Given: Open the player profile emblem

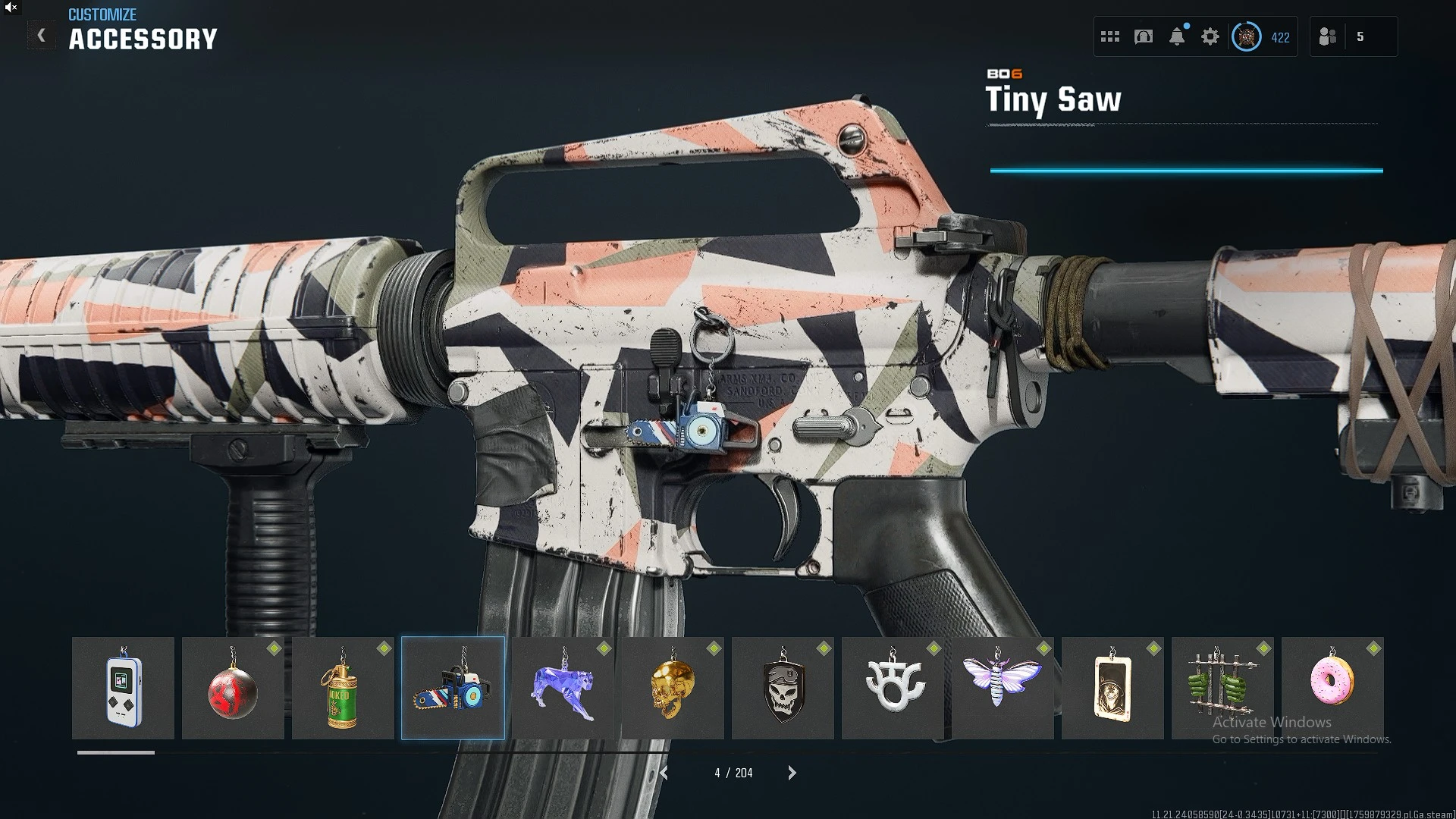Looking at the screenshot, I should coord(1246,36).
